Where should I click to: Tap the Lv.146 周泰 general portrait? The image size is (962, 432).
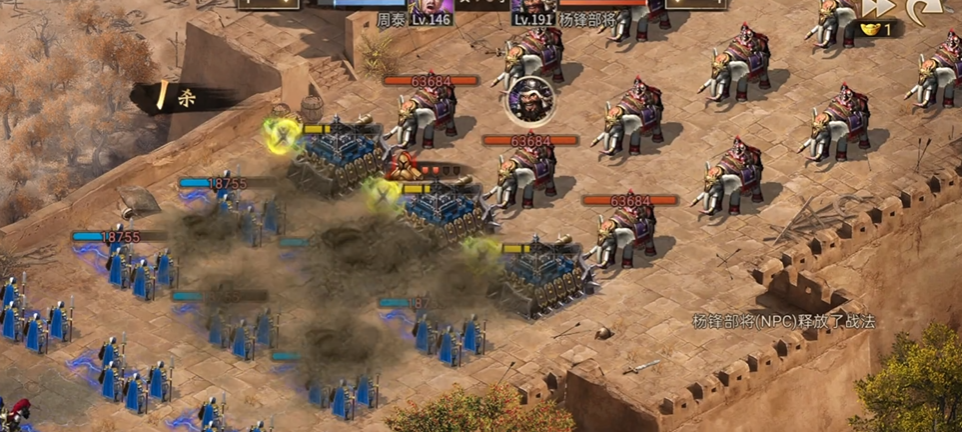pyautogui.click(x=430, y=8)
